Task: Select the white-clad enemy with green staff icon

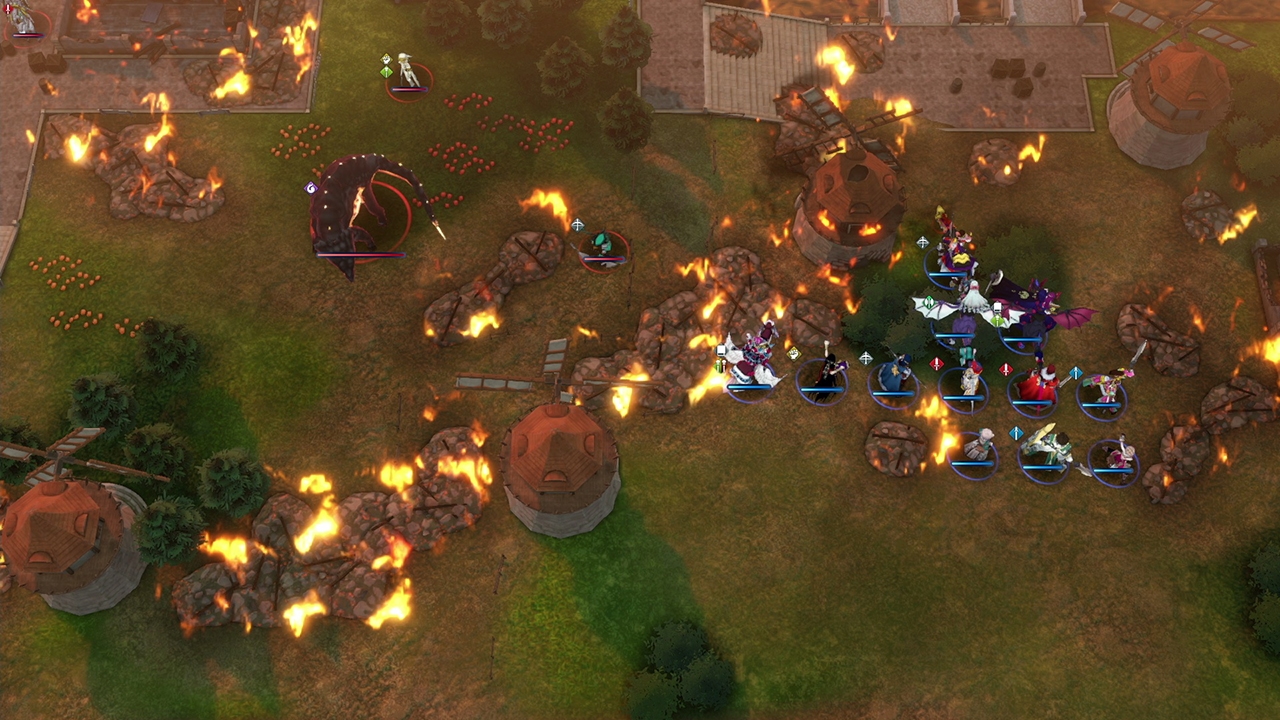Action: [408, 73]
